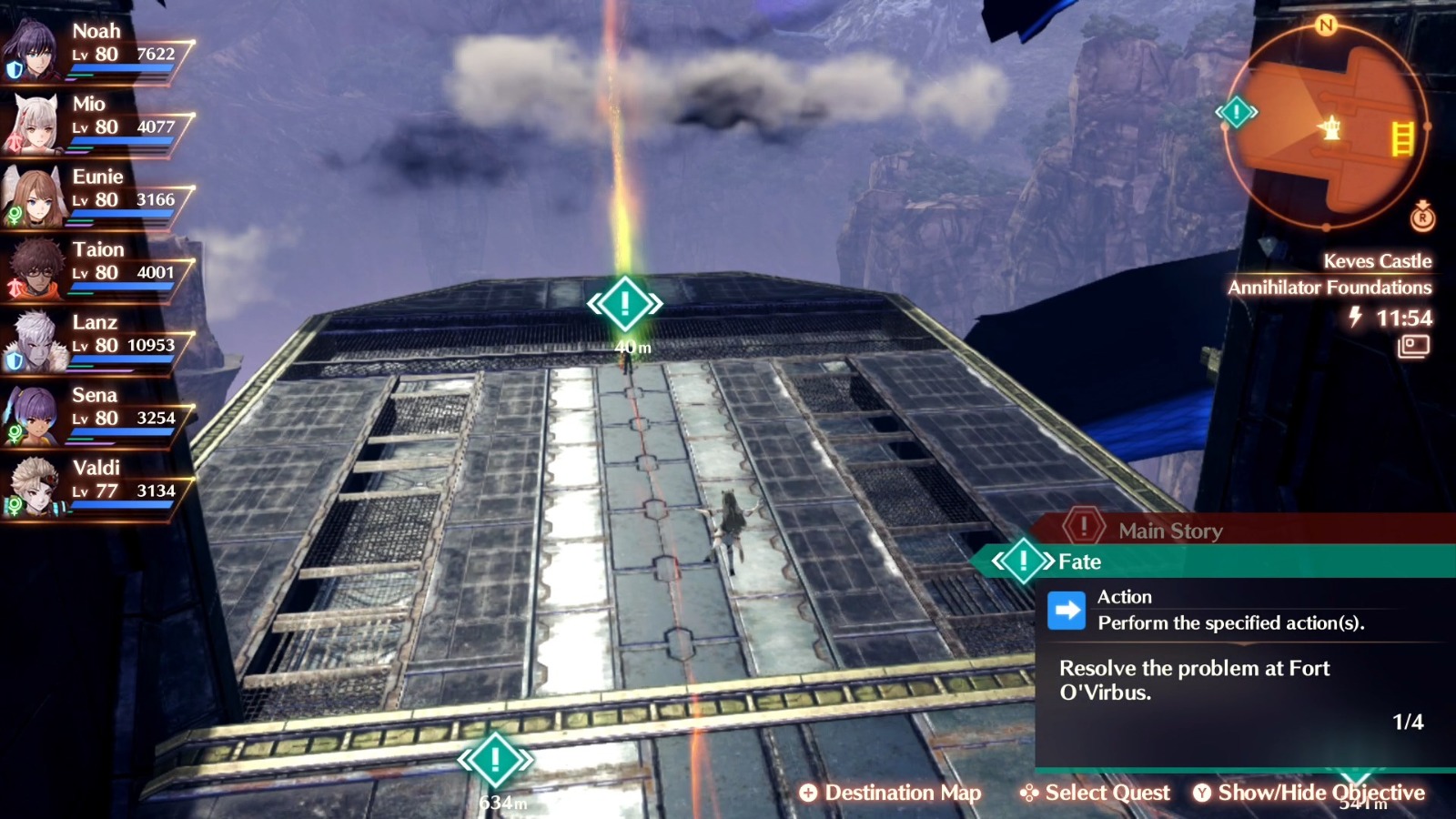Image resolution: width=1456 pixels, height=819 pixels.
Task: Switch to the Main Story quest tab
Action: [x=1169, y=530]
